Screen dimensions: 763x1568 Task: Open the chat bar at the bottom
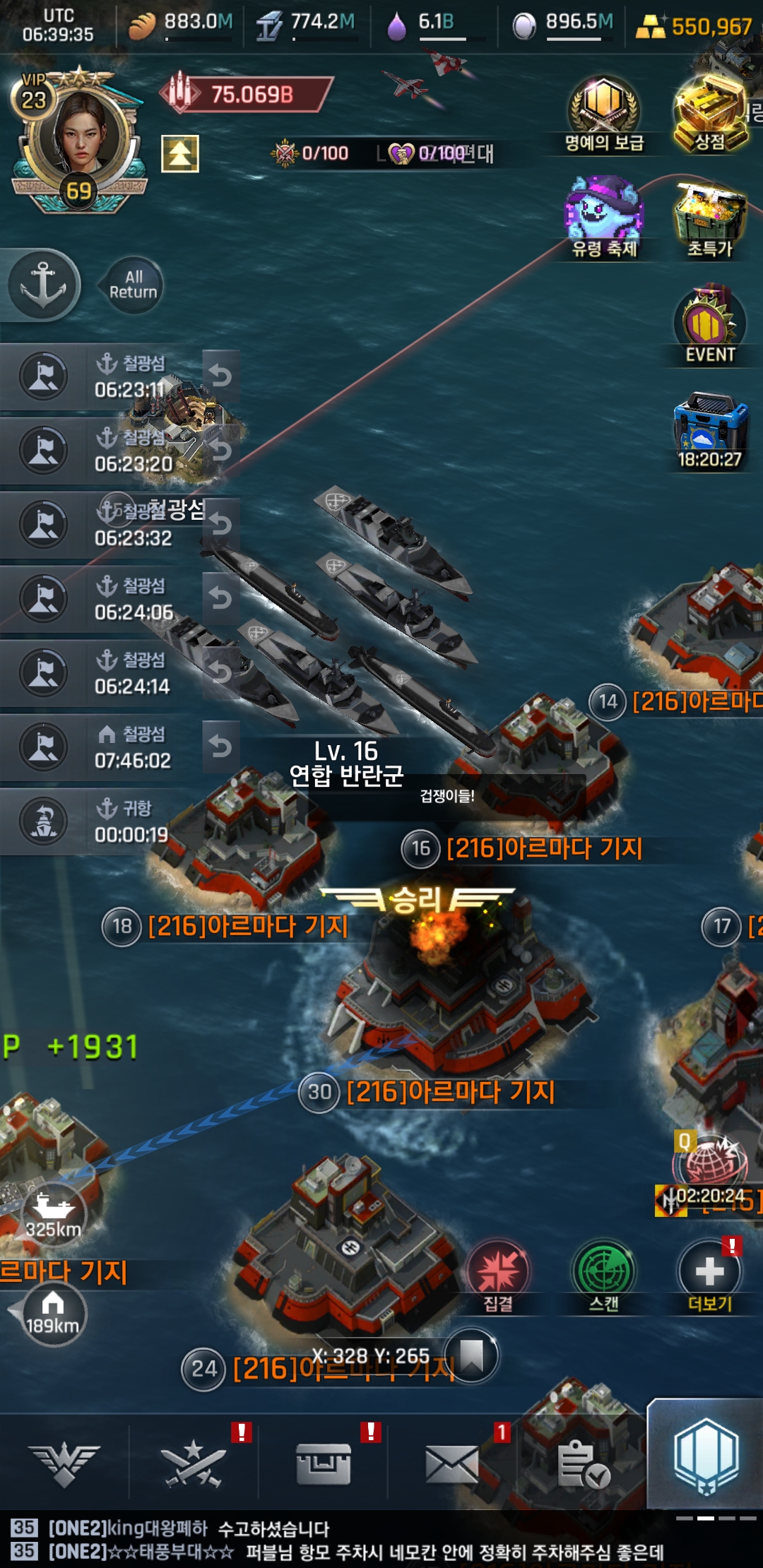click(353, 1540)
